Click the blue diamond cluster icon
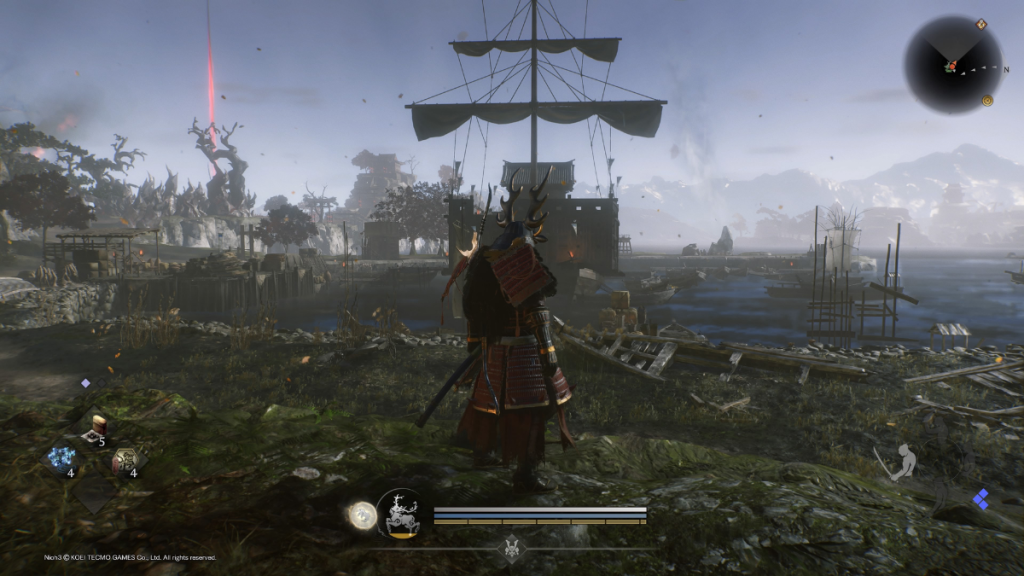Viewport: 1024px width, 576px height. point(981,498)
